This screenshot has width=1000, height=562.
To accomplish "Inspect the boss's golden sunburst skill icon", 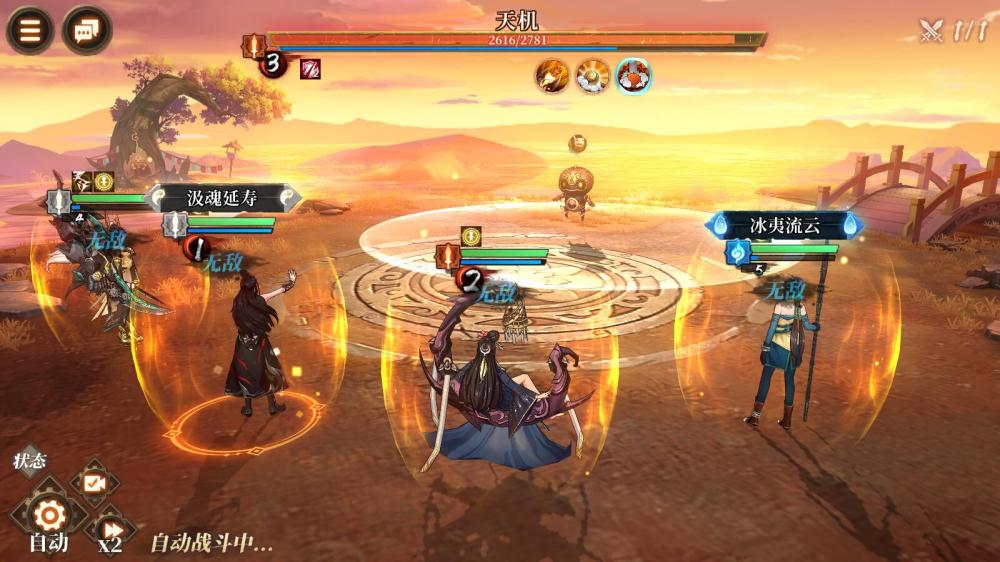I will pyautogui.click(x=592, y=76).
